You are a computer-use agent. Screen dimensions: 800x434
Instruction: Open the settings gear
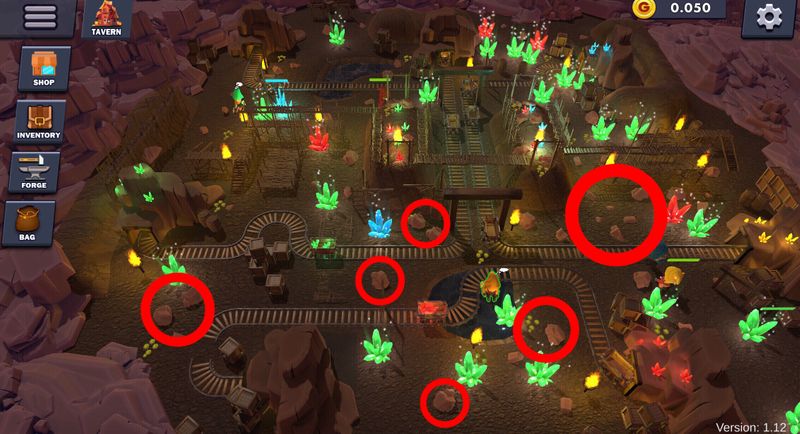point(769,17)
